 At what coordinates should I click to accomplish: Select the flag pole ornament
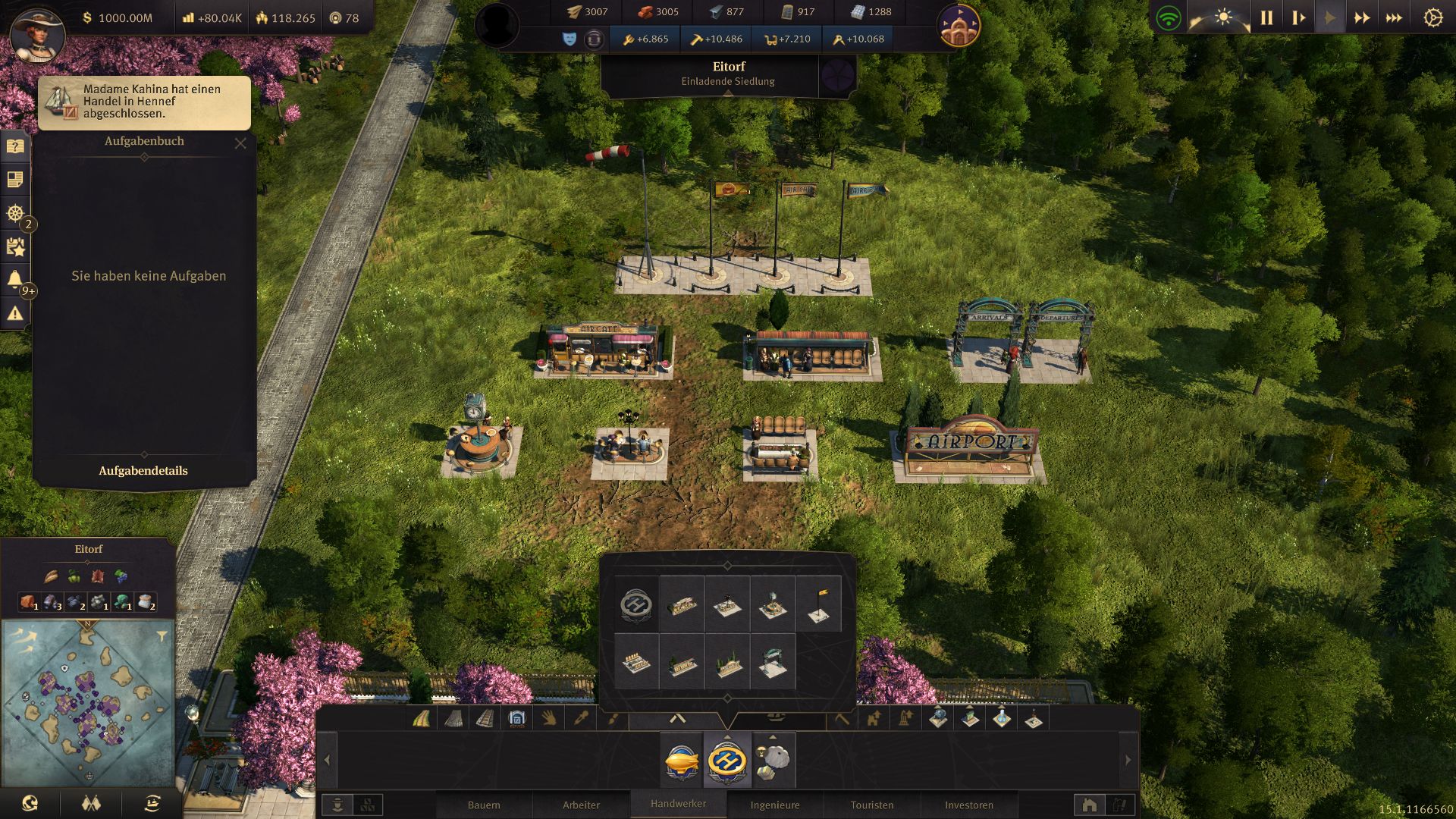tap(819, 604)
